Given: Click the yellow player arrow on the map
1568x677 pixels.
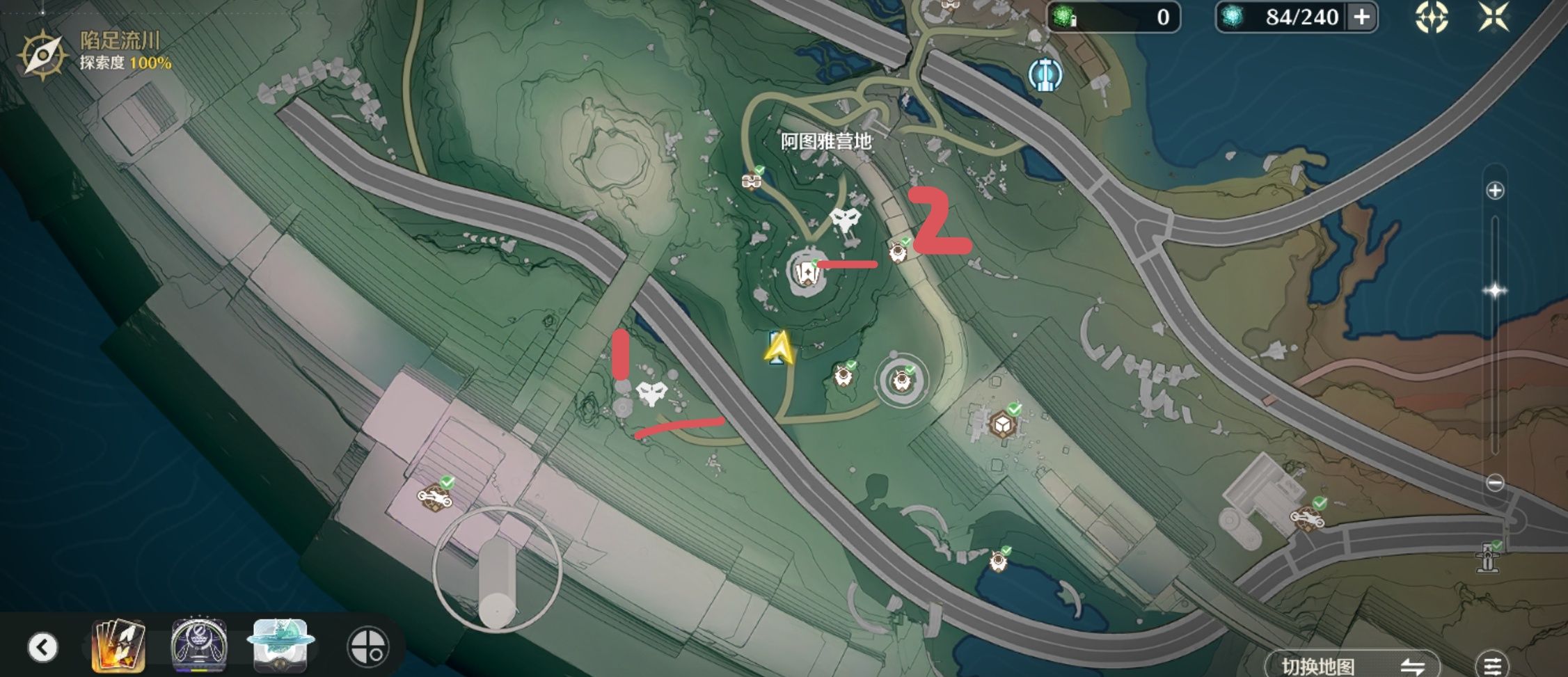Looking at the screenshot, I should 779,347.
